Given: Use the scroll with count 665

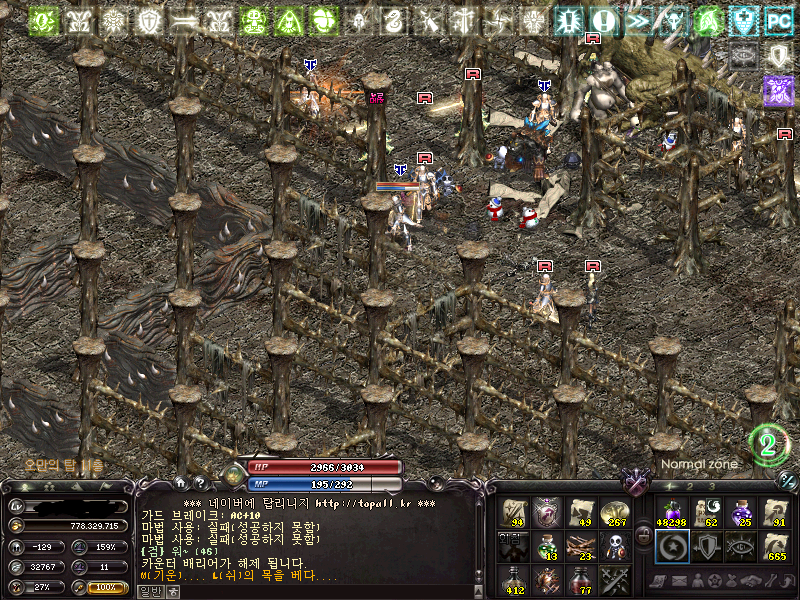Looking at the screenshot, I should tap(773, 546).
